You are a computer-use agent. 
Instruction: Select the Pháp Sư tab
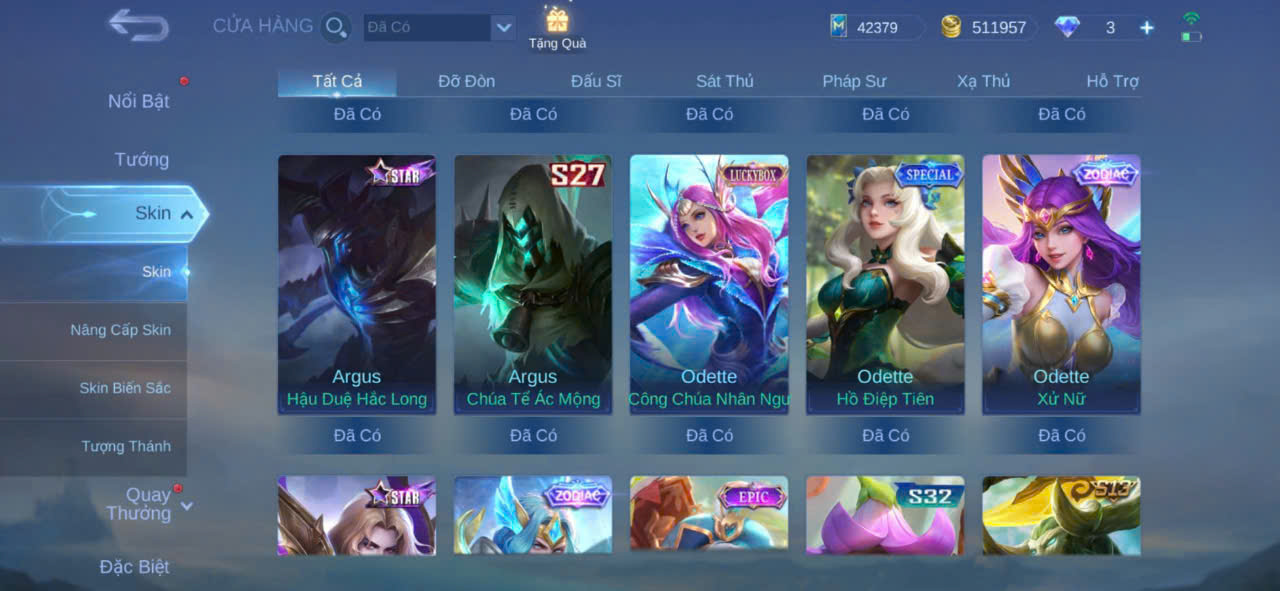click(x=854, y=81)
